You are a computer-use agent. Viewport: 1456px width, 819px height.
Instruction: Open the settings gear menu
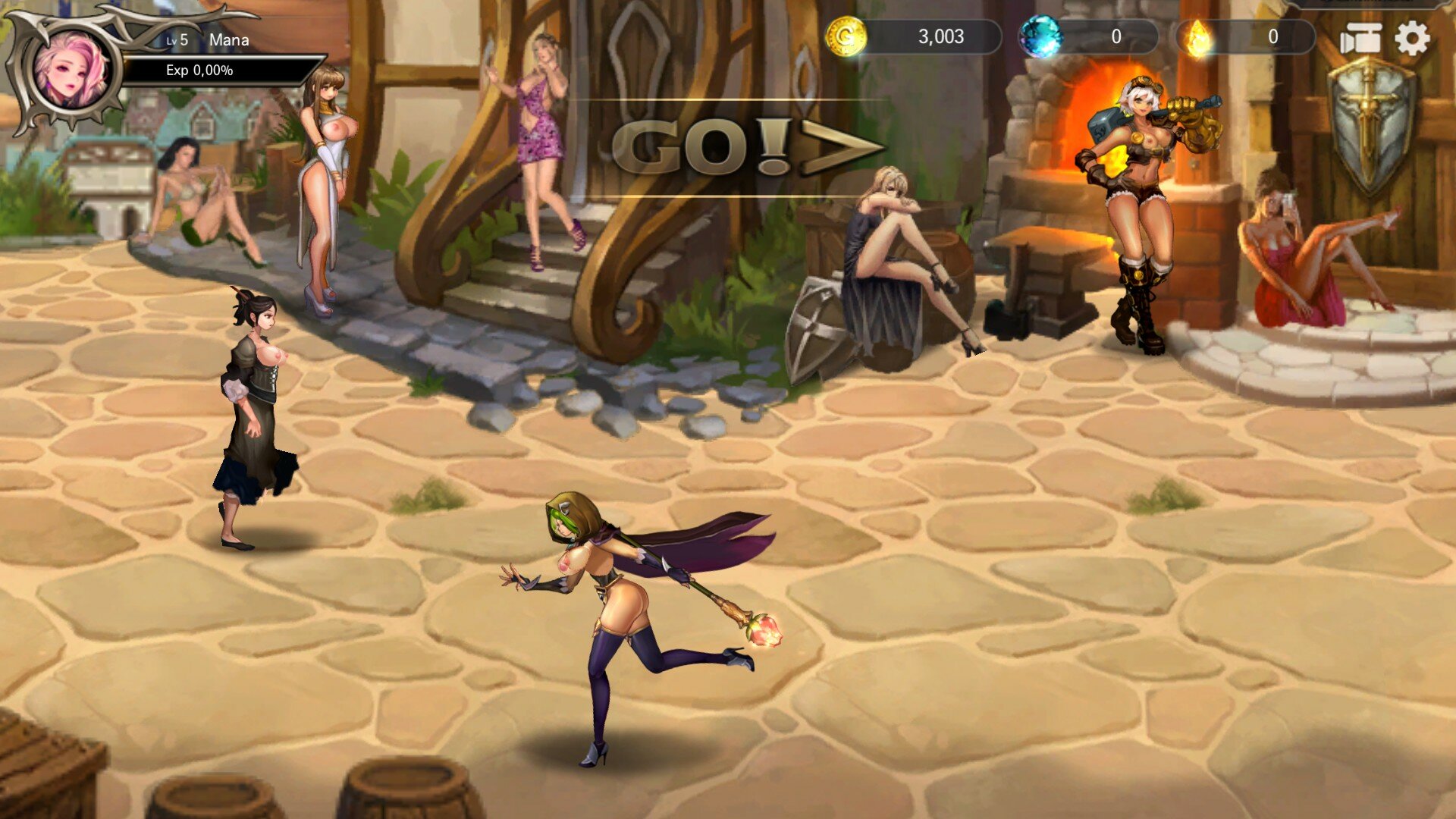(x=1411, y=39)
